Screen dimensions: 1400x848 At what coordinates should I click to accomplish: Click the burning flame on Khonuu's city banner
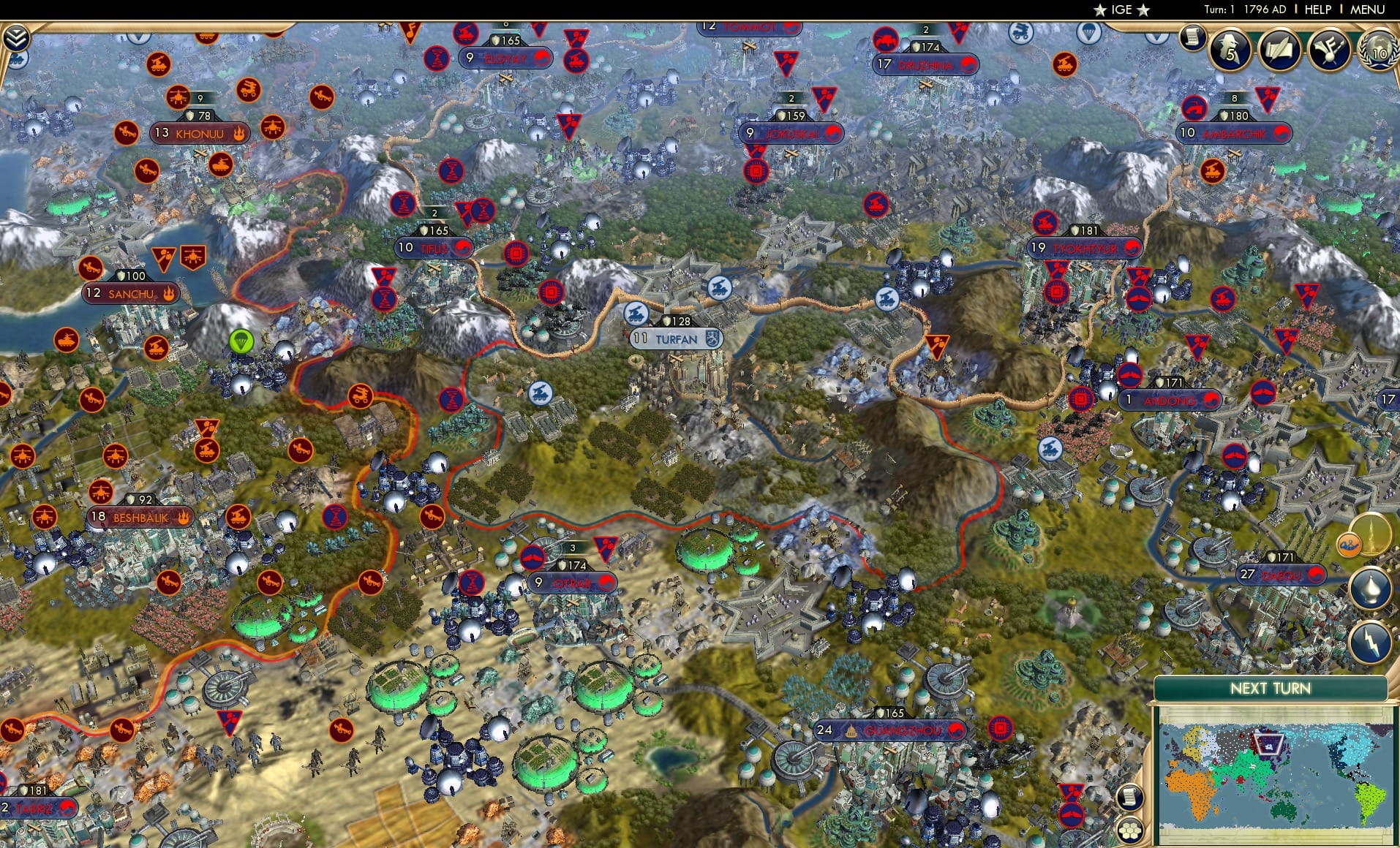coord(241,133)
